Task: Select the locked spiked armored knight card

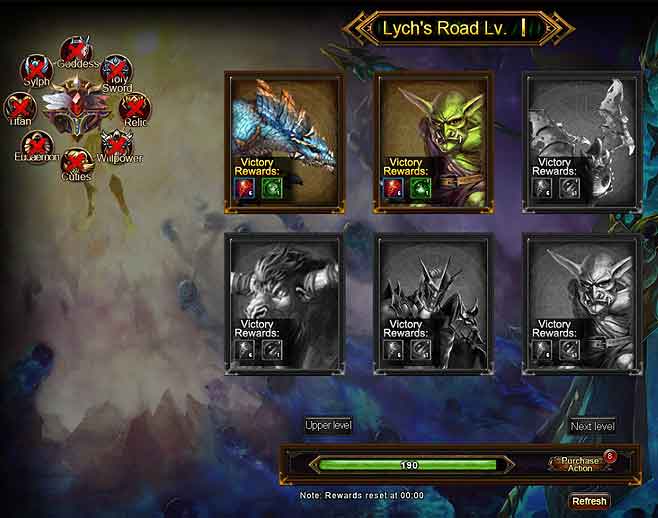Action: tap(433, 290)
